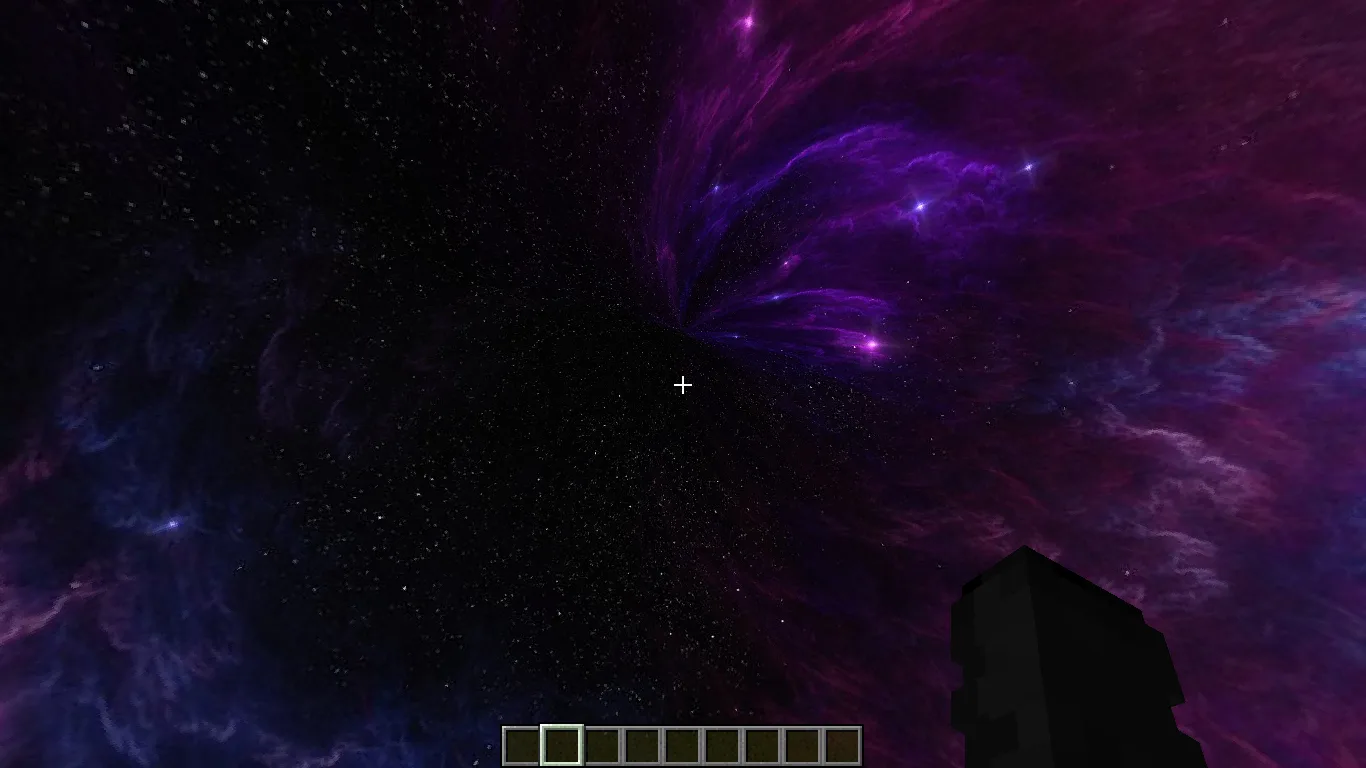Click the crosshair at screen center

pos(683,385)
